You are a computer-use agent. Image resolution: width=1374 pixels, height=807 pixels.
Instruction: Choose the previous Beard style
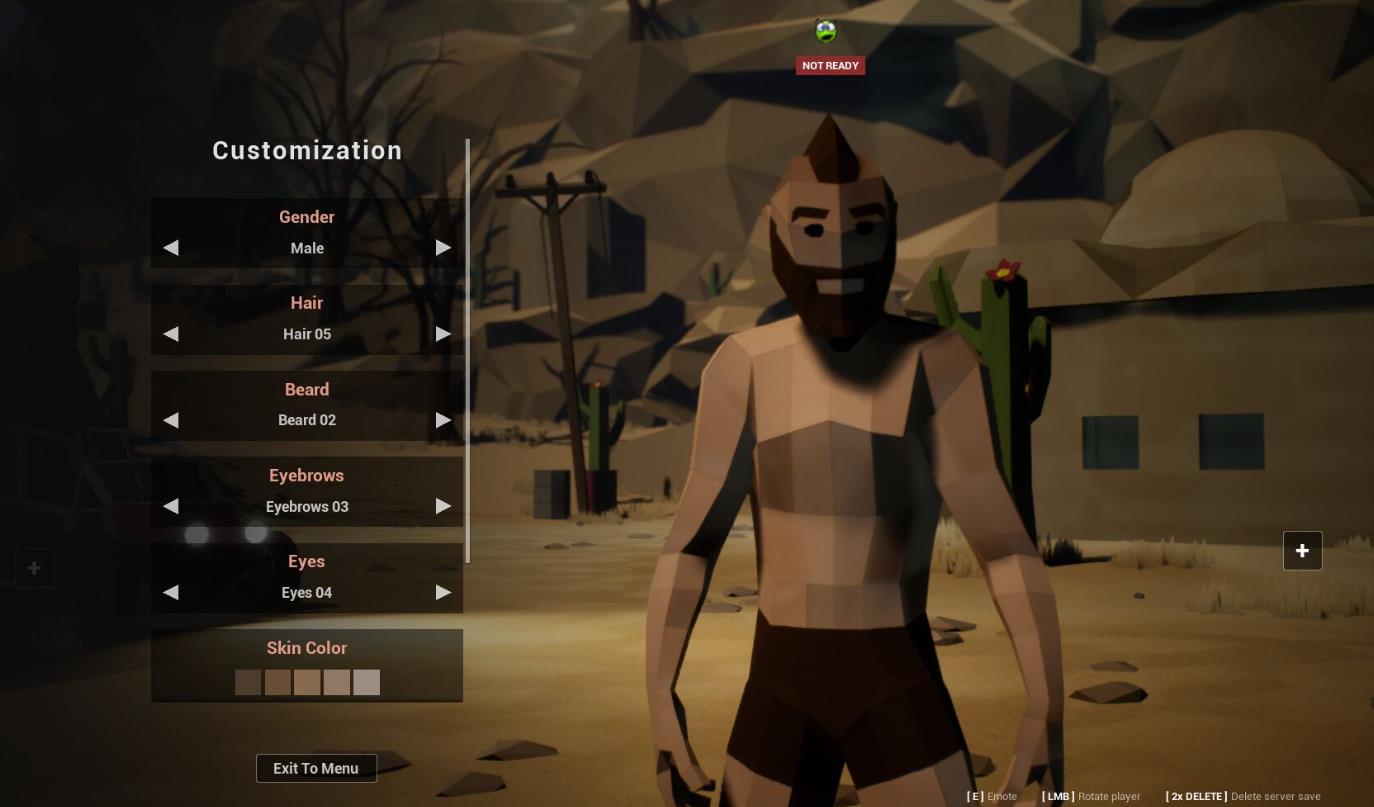pyautogui.click(x=171, y=420)
